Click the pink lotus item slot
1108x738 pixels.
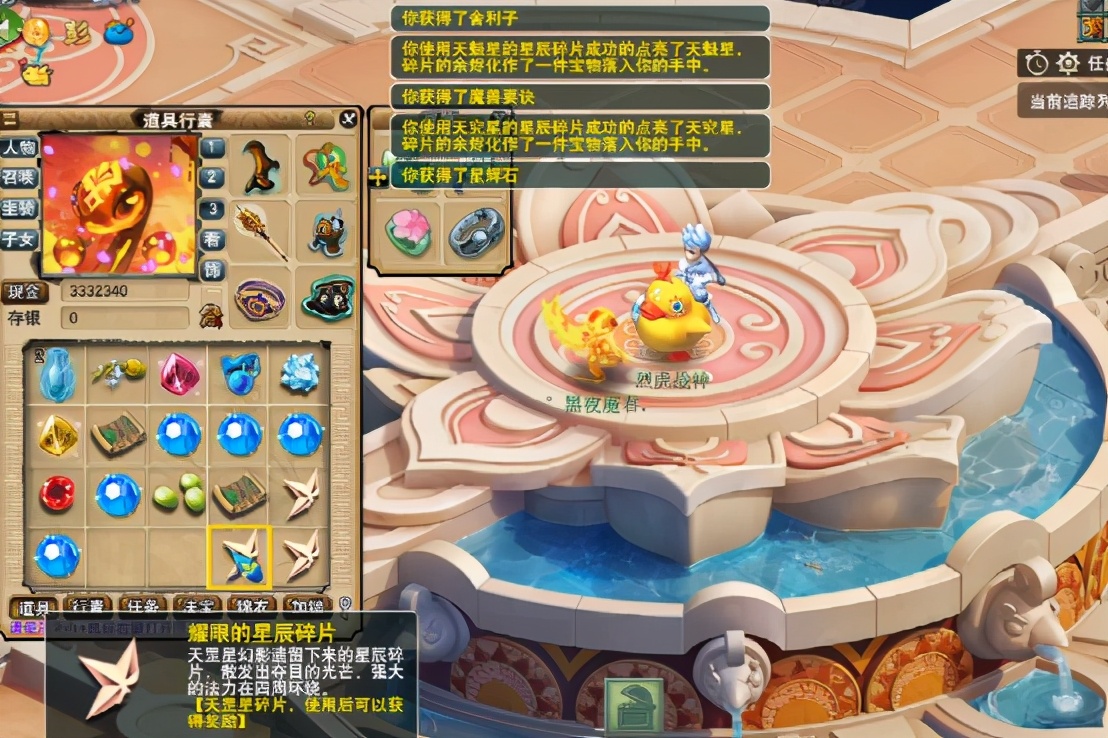(409, 232)
